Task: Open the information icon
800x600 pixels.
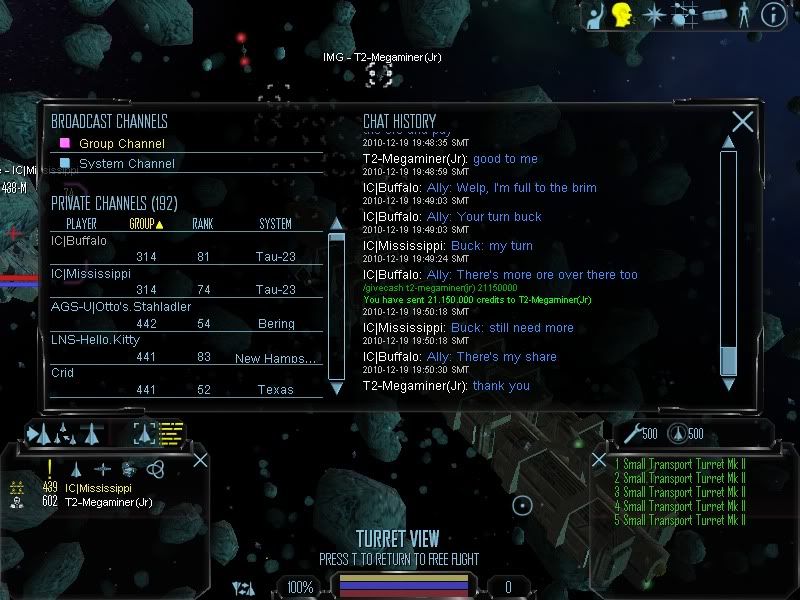Action: click(773, 14)
